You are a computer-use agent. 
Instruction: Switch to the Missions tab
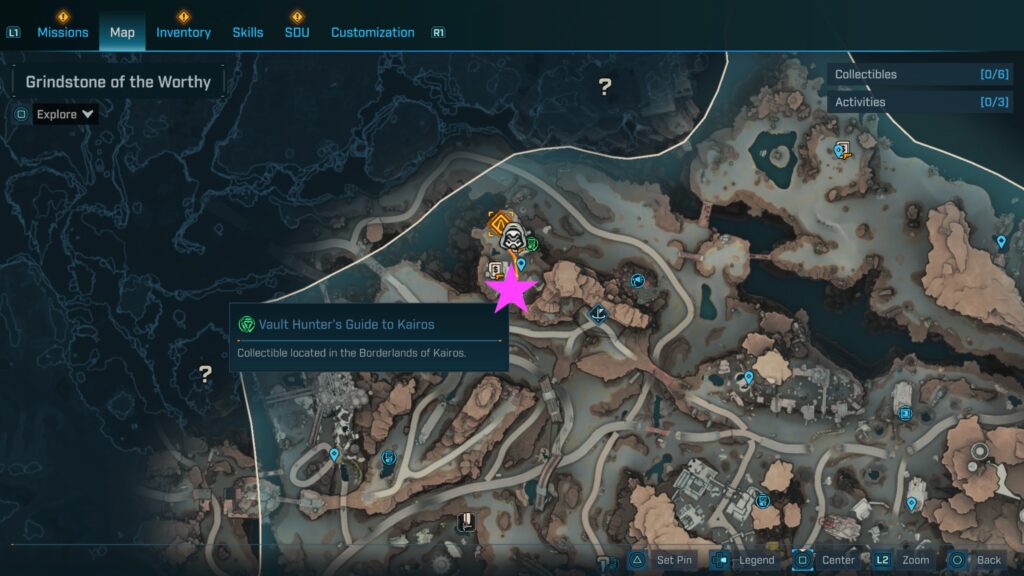coord(63,32)
